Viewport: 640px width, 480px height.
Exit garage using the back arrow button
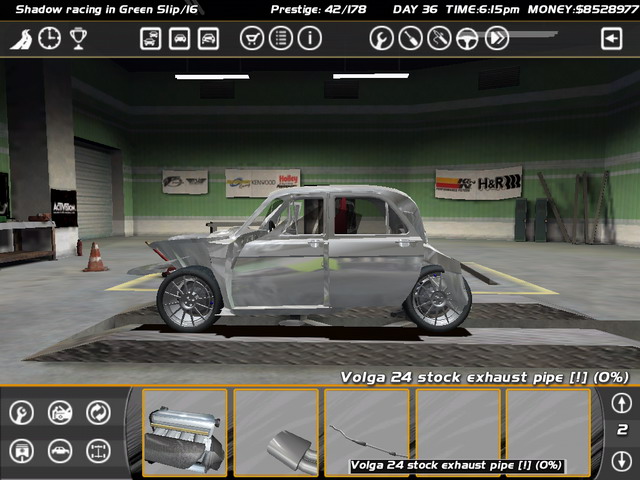[611, 39]
